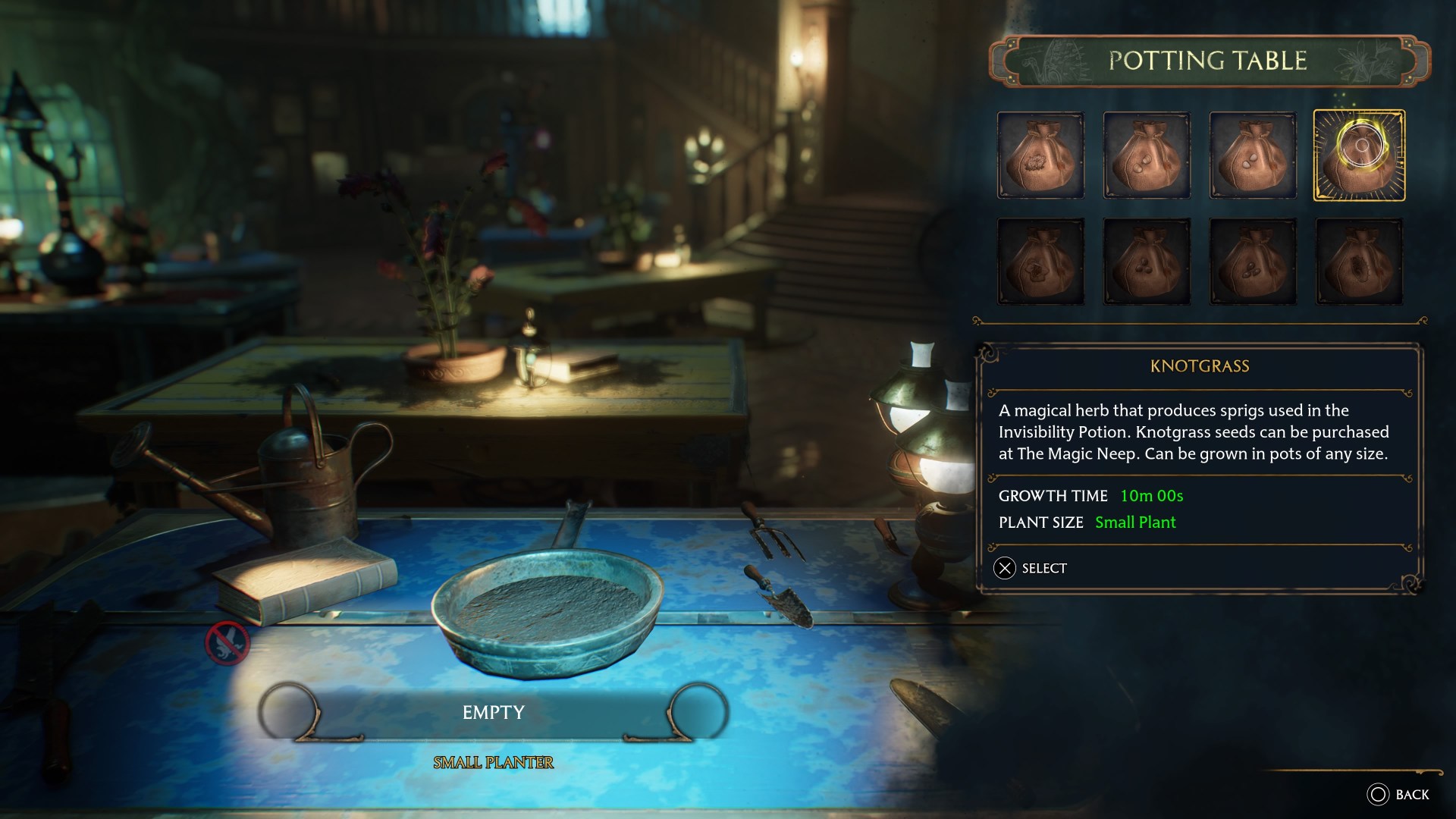This screenshot has width=1456, height=819.
Task: Click the X button icon beside SELECT
Action: (x=1004, y=567)
